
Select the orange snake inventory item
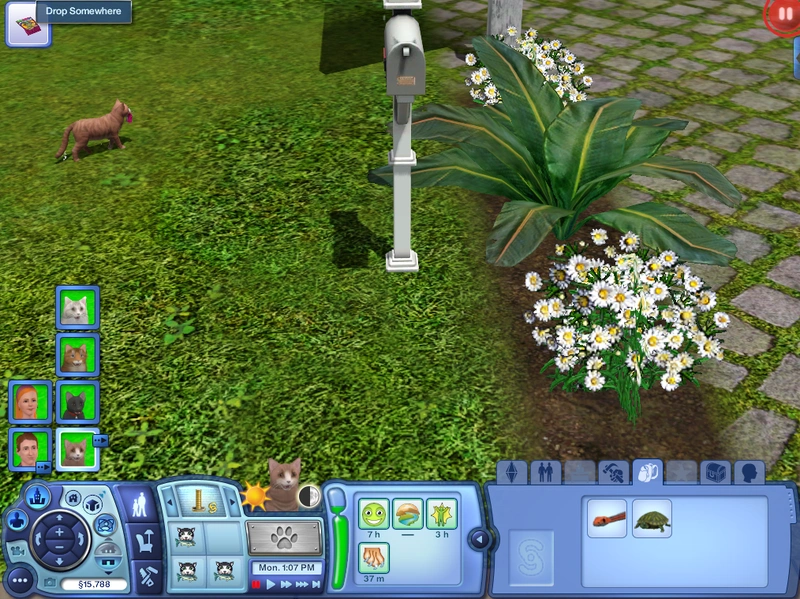607,519
